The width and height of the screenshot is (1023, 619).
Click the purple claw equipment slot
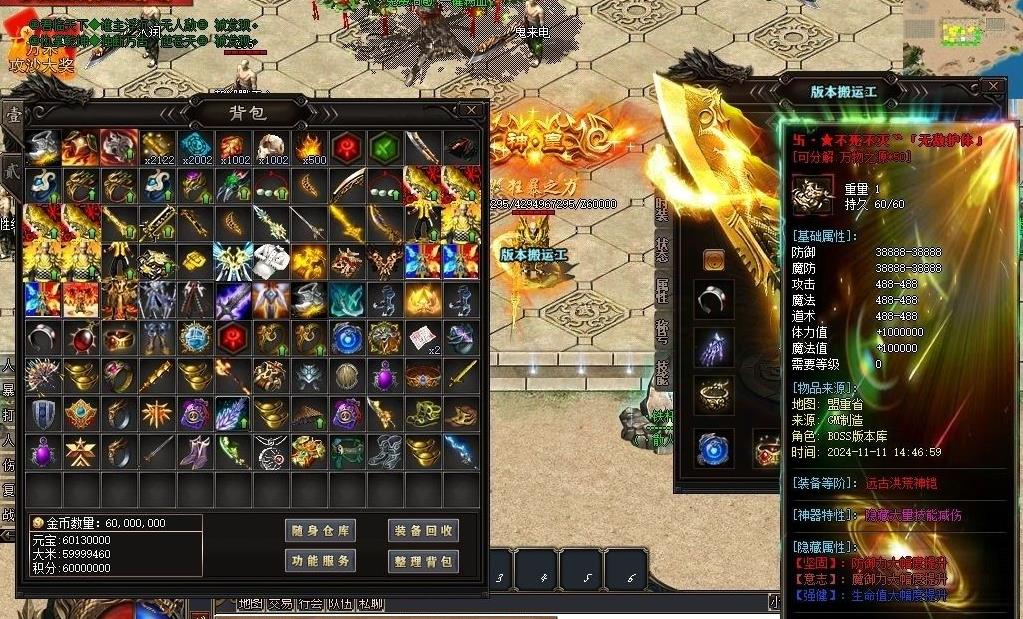pos(714,348)
